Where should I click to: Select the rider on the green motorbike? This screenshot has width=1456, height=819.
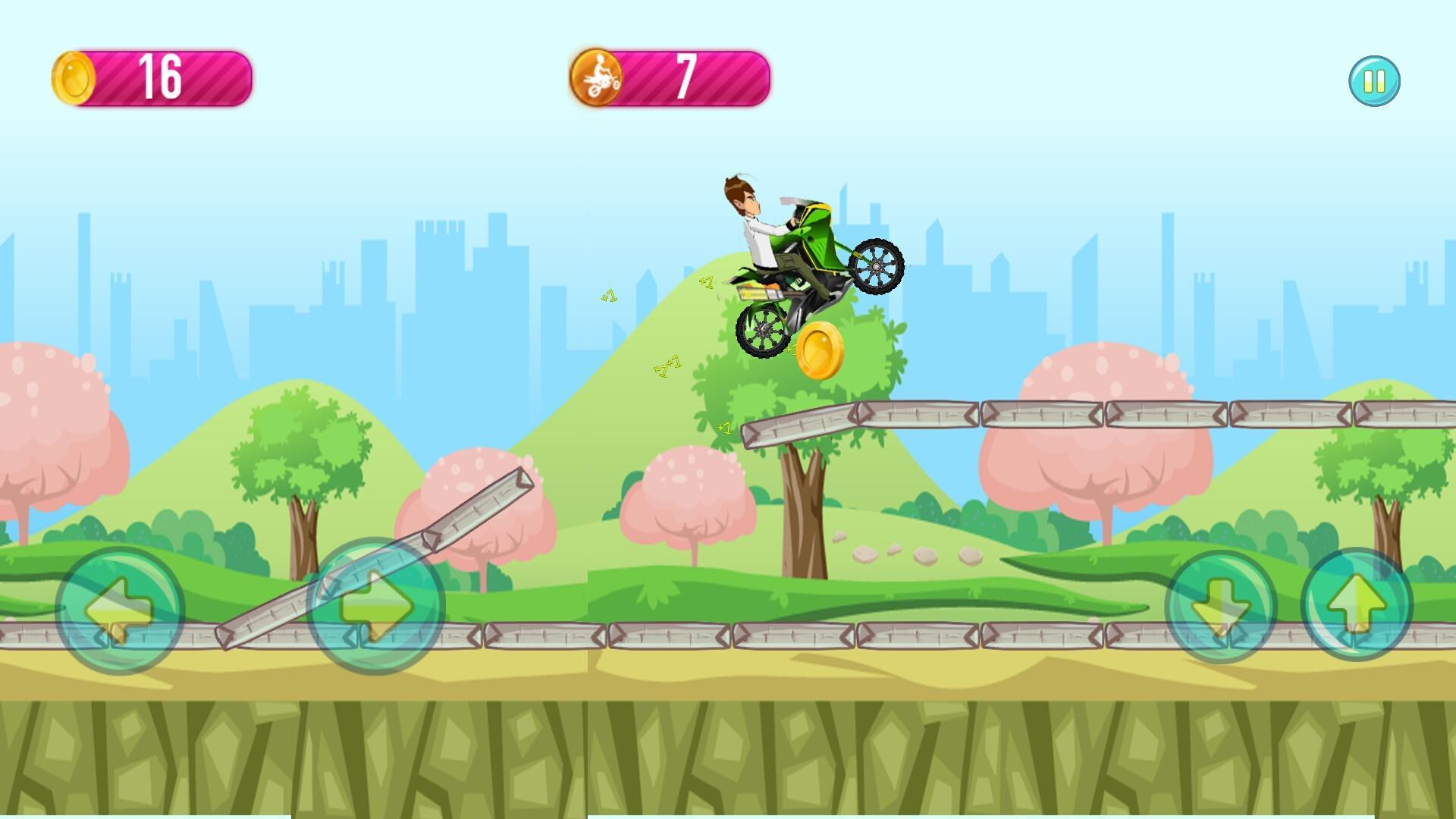[758, 227]
